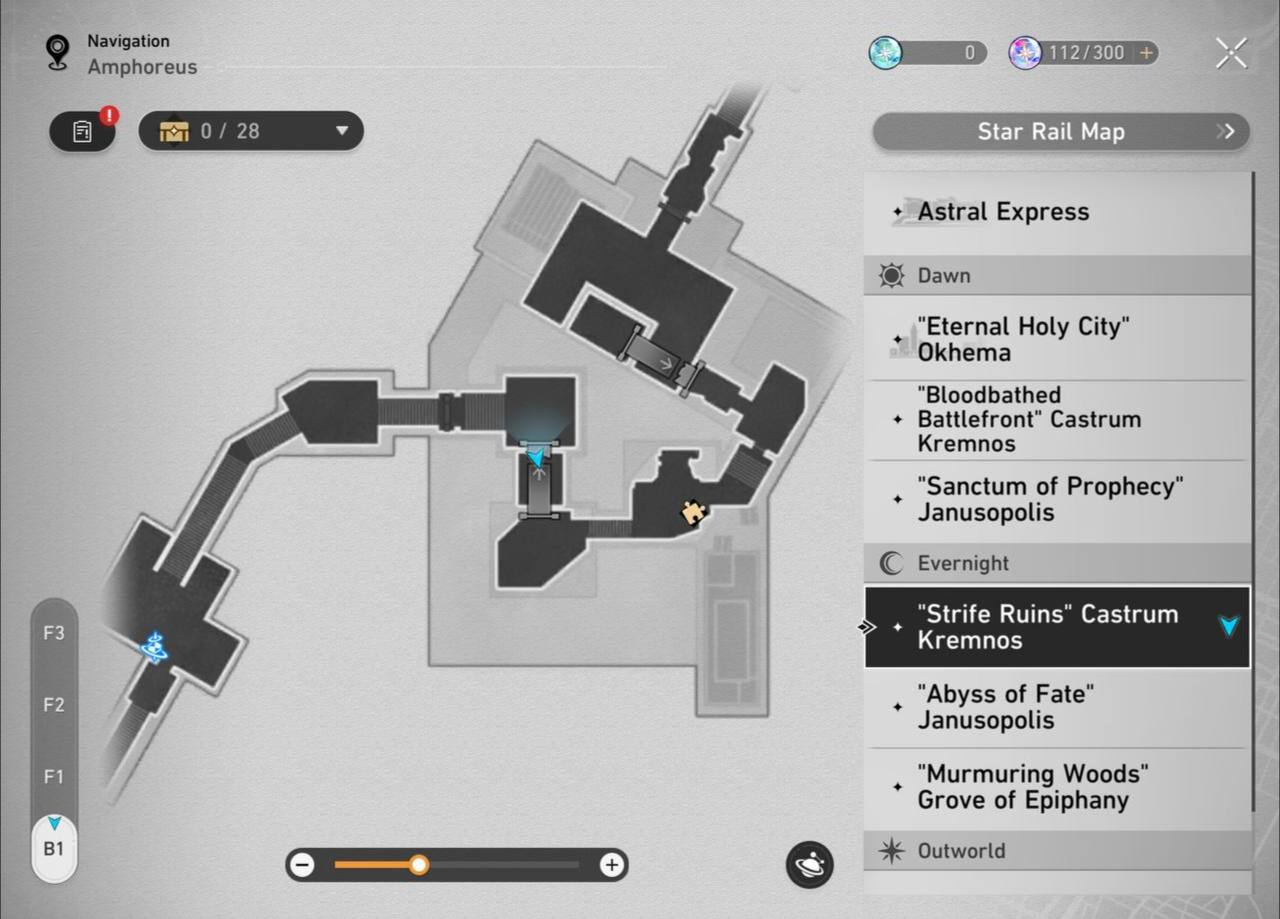
Task: Click the stellar currency icon showing 112/300
Action: (x=1022, y=53)
